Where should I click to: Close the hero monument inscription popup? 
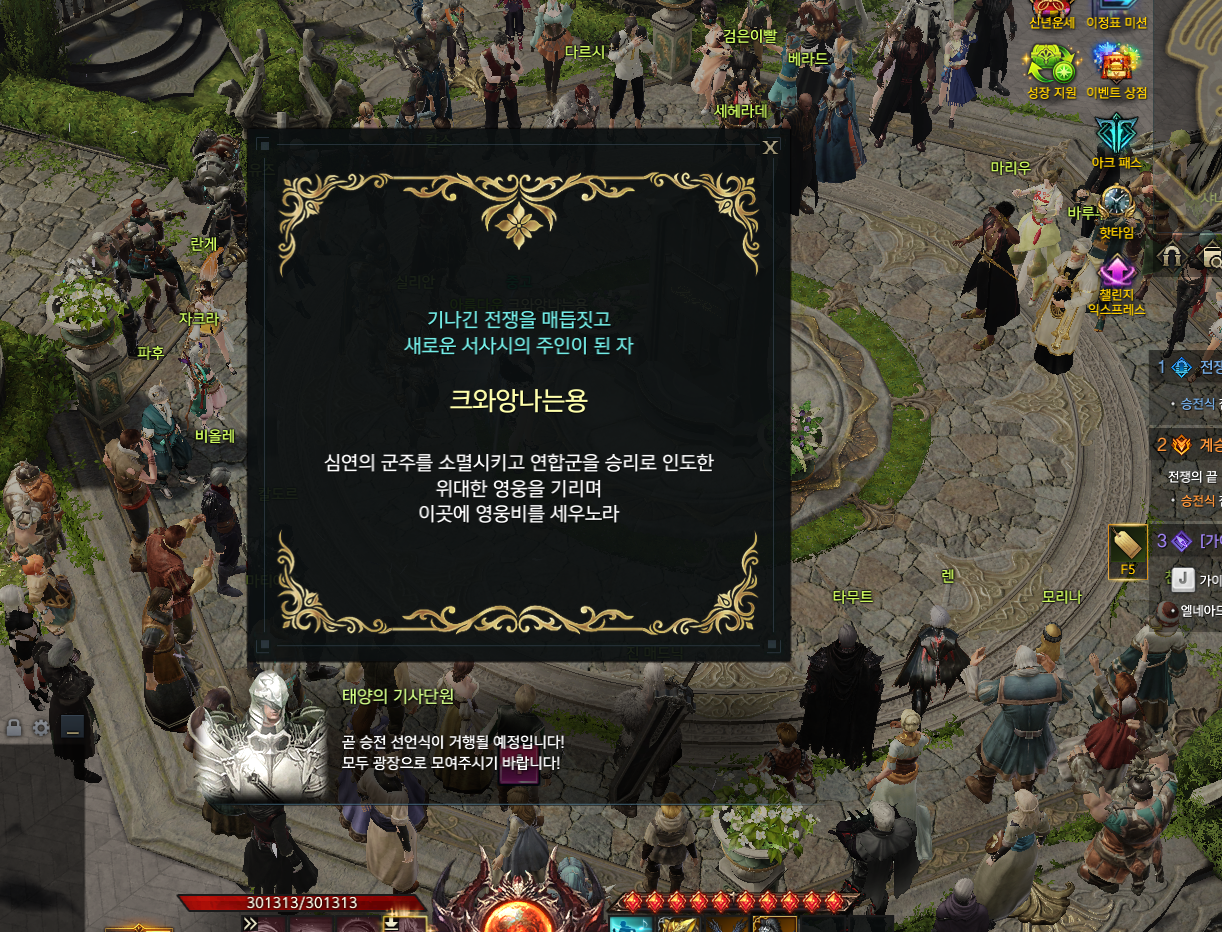click(770, 148)
